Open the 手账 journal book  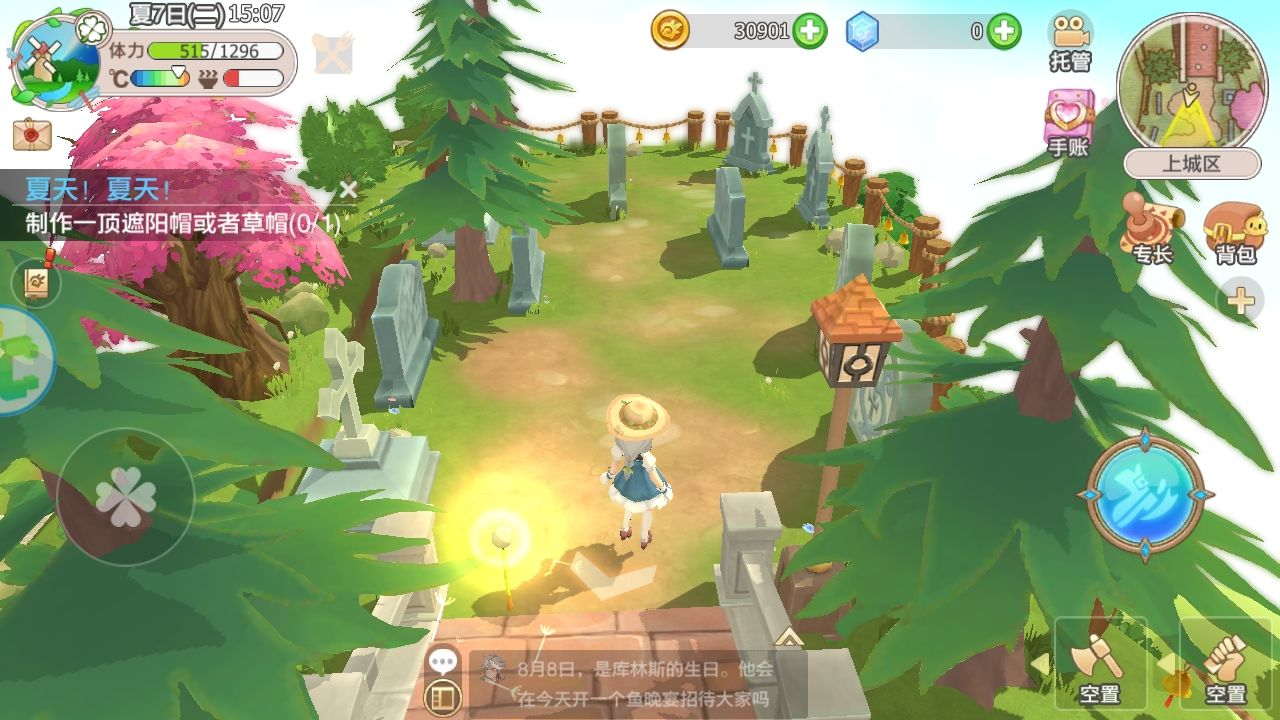click(1069, 123)
